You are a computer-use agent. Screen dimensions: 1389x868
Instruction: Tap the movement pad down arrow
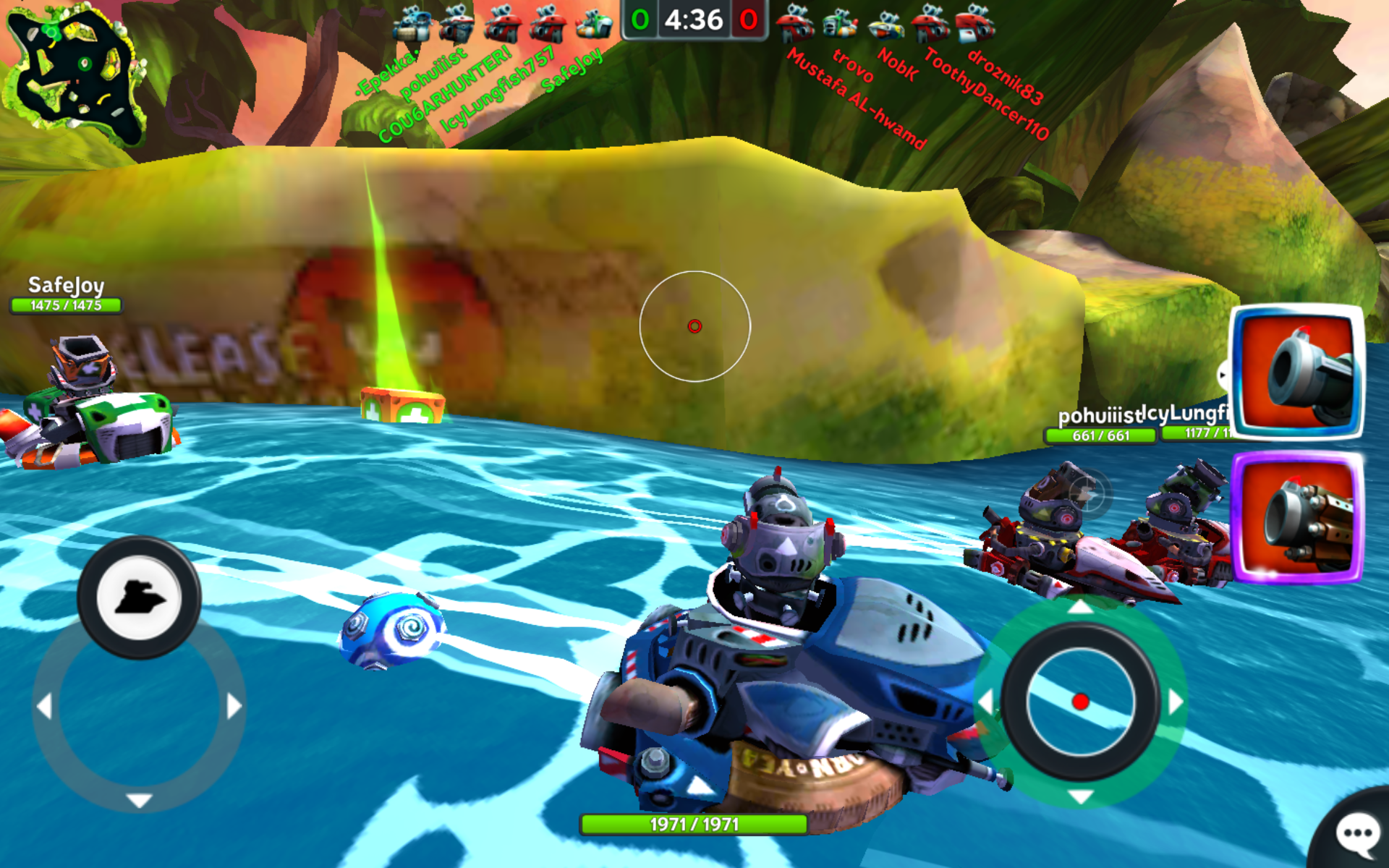pyautogui.click(x=139, y=800)
